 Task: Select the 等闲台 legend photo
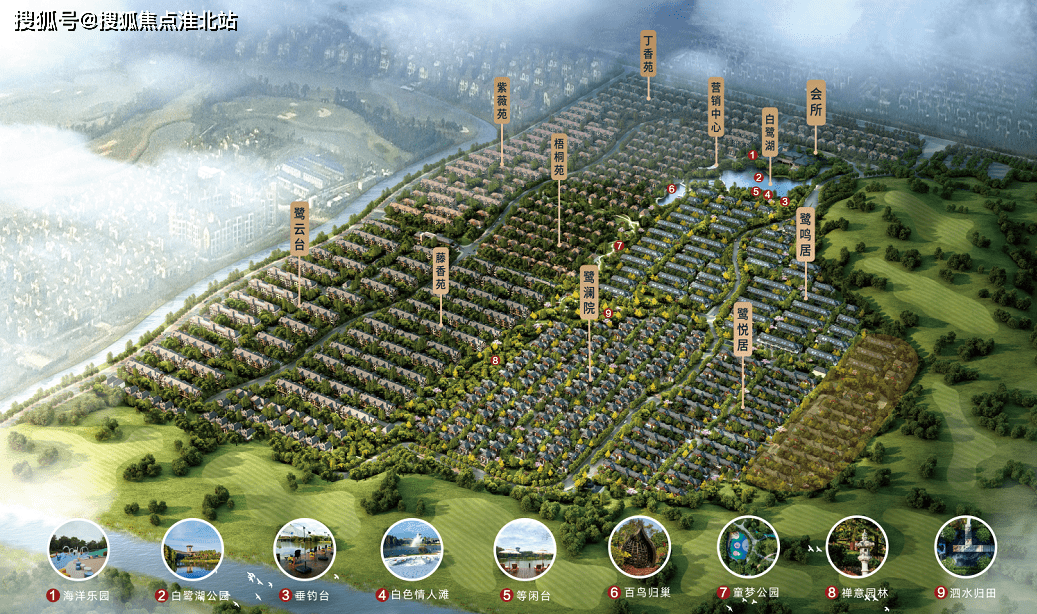coord(524,549)
